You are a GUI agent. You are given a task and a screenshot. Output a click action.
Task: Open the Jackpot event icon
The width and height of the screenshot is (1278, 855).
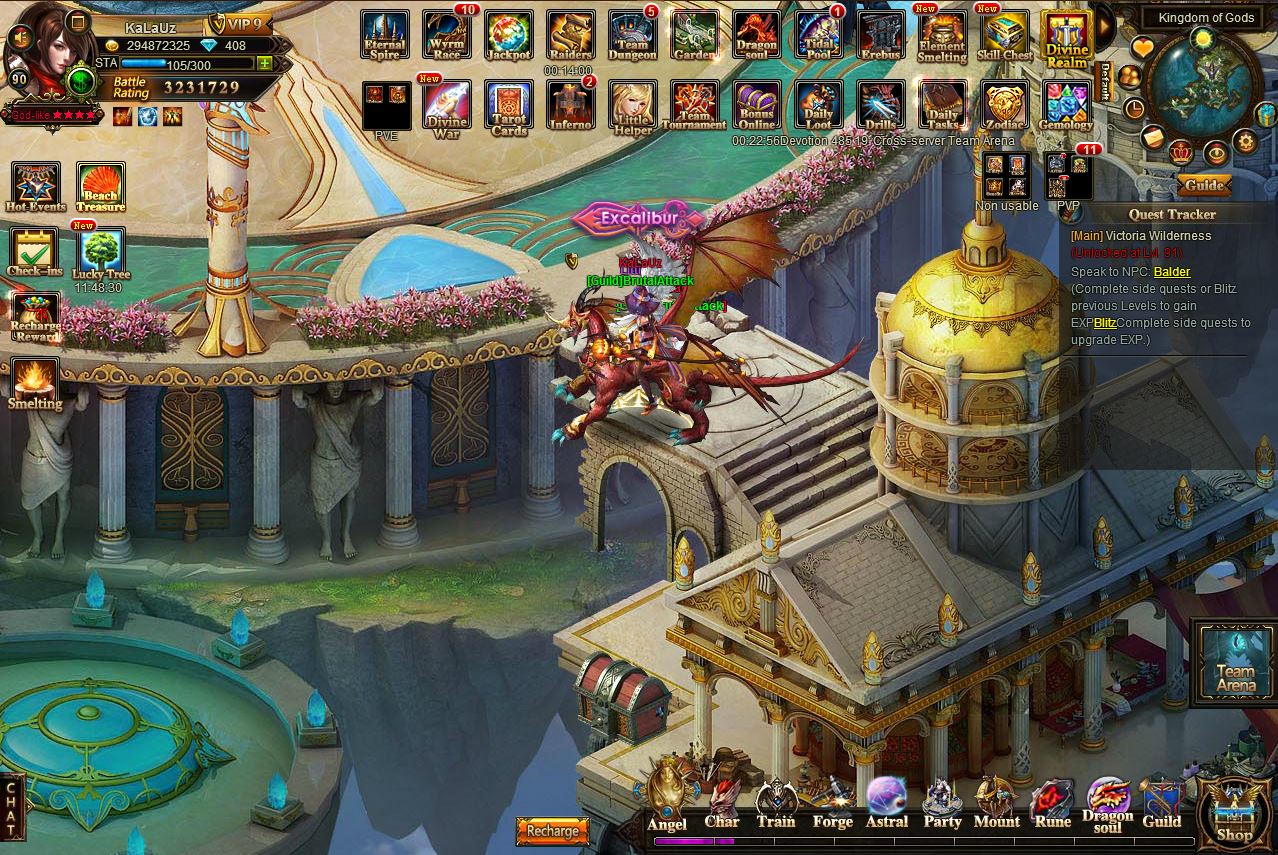[x=509, y=36]
